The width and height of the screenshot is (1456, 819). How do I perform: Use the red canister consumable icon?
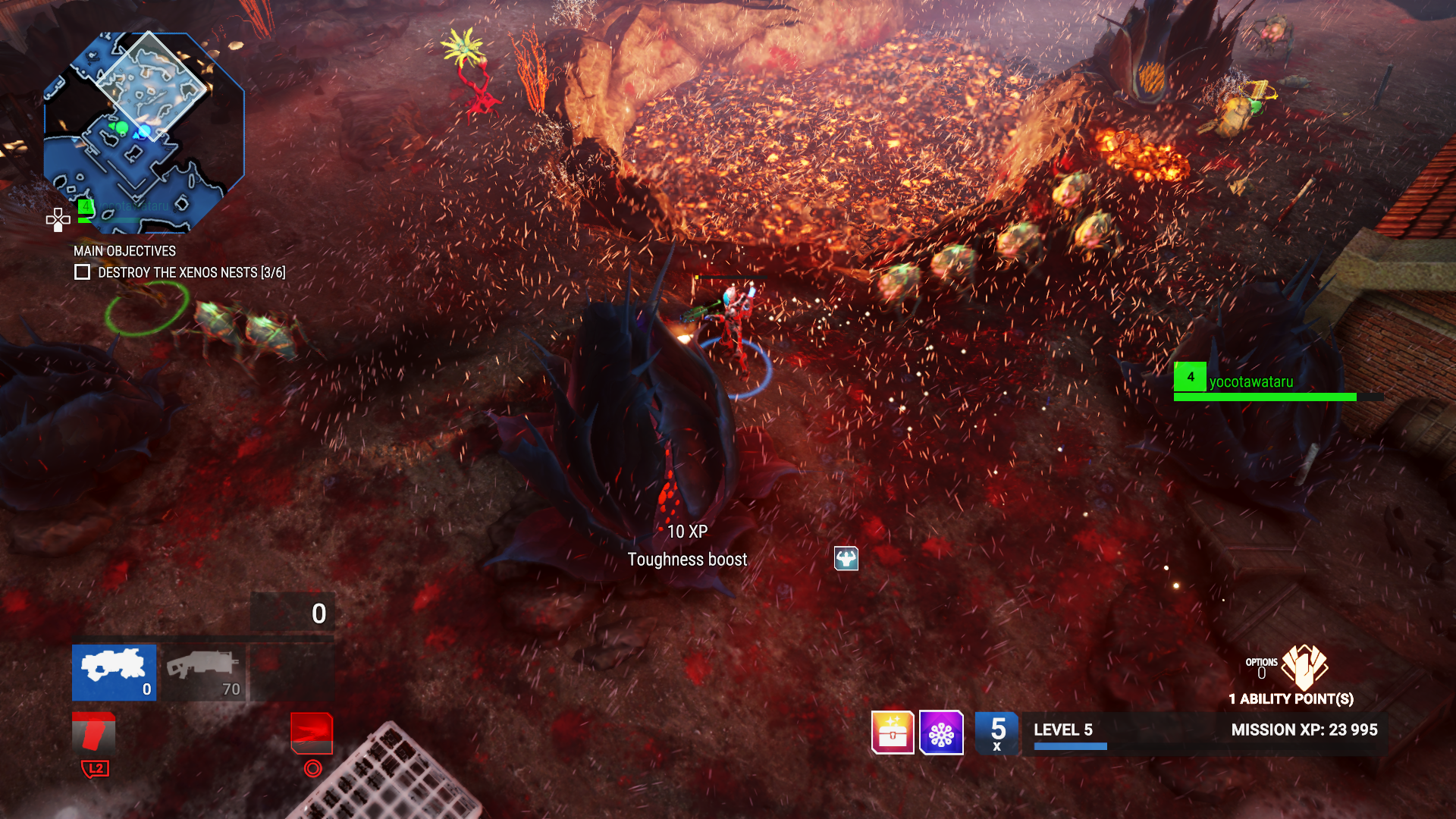[x=94, y=733]
